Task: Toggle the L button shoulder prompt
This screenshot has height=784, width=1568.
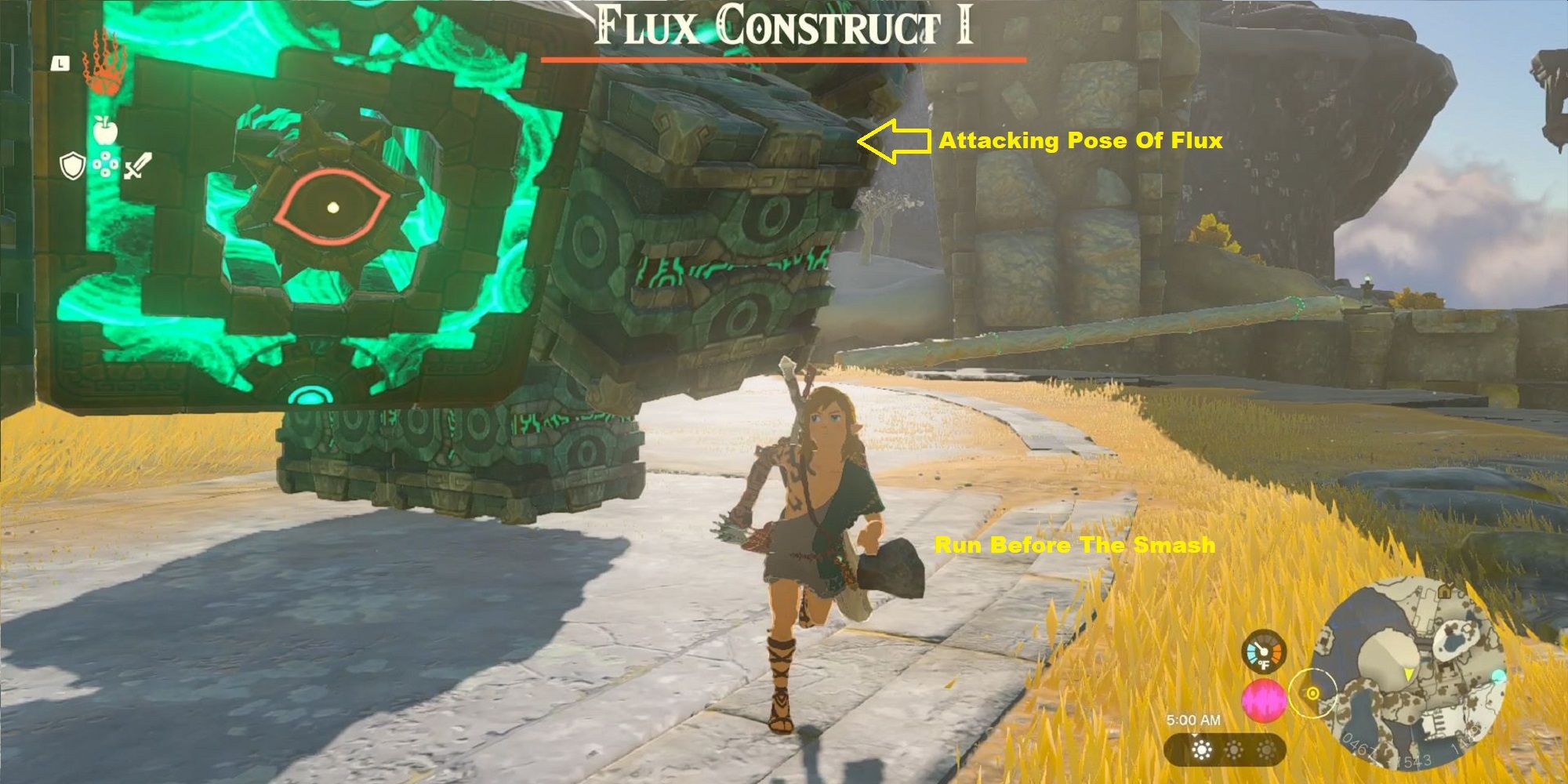Action: coord(60,62)
